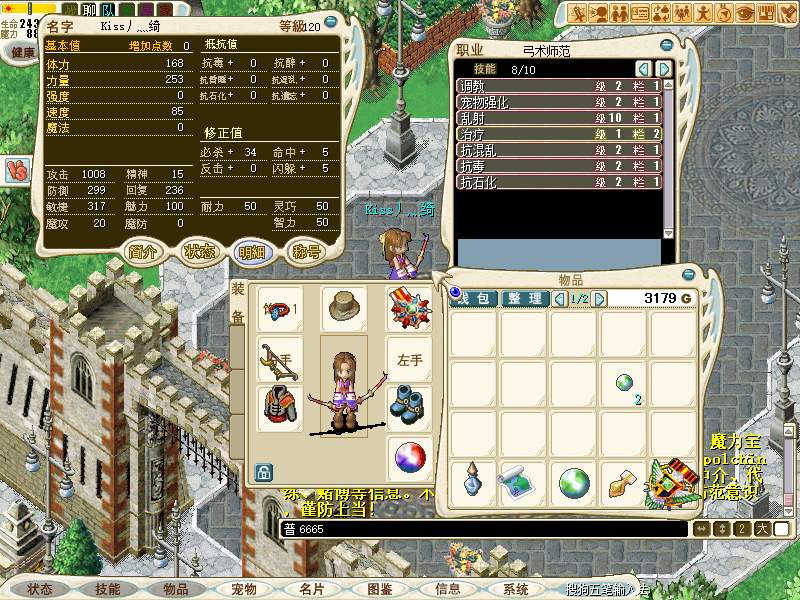The image size is (800, 600).
Task: Switch to the 称号 title tab
Action: (x=306, y=252)
